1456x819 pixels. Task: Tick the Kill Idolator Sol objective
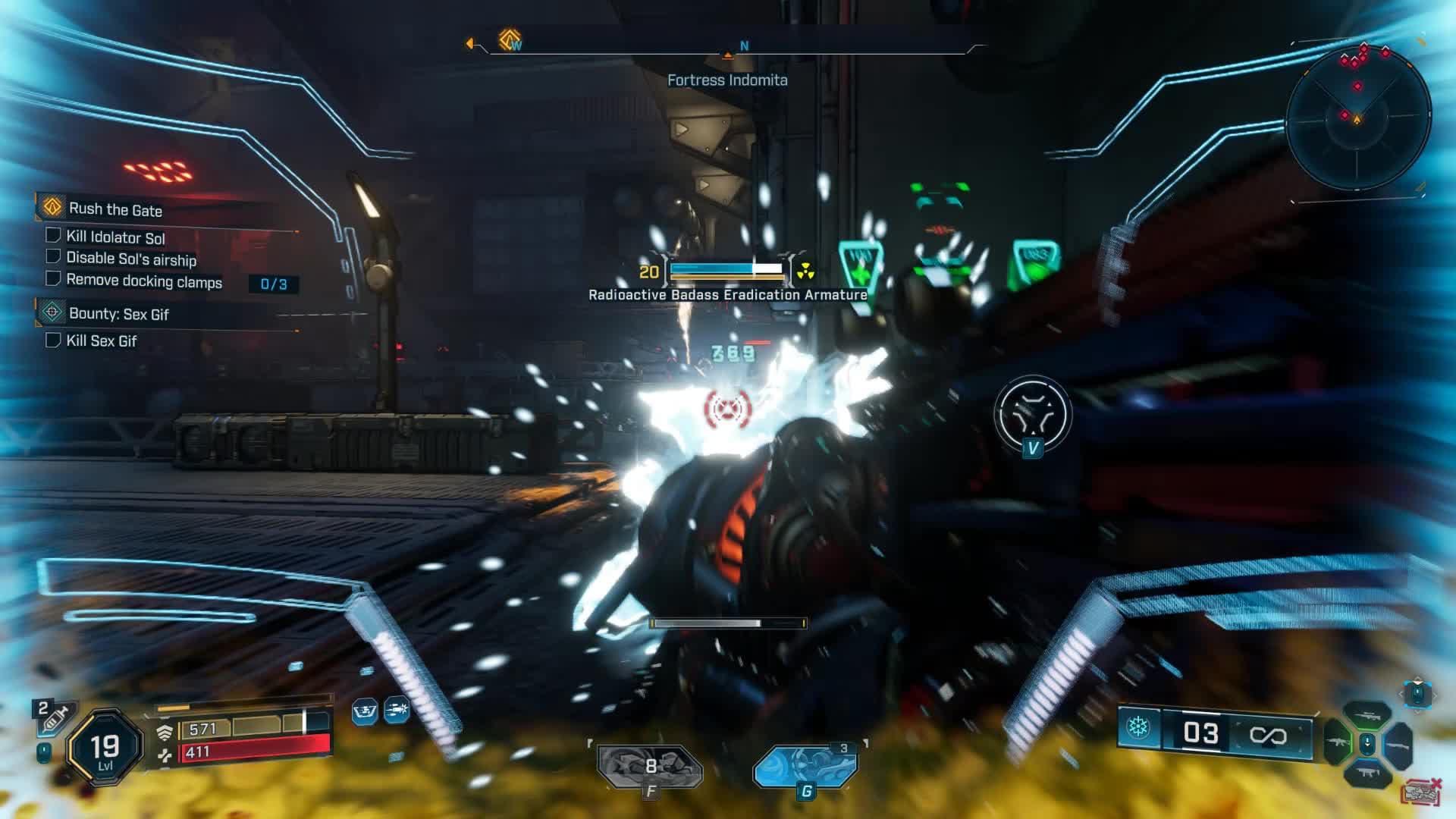click(53, 236)
